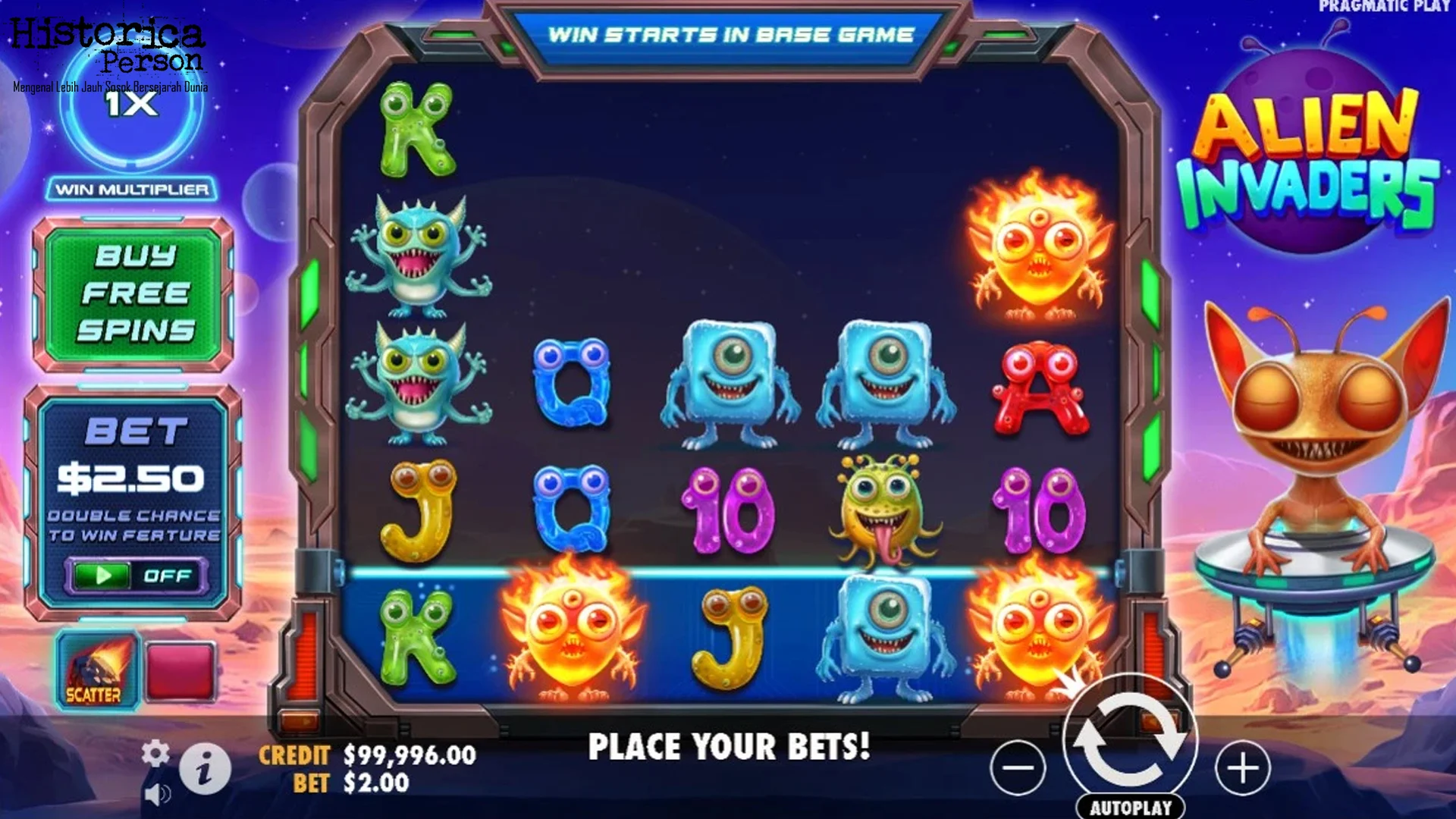The image size is (1456, 819).
Task: Mute the game sound
Action: coord(159,794)
